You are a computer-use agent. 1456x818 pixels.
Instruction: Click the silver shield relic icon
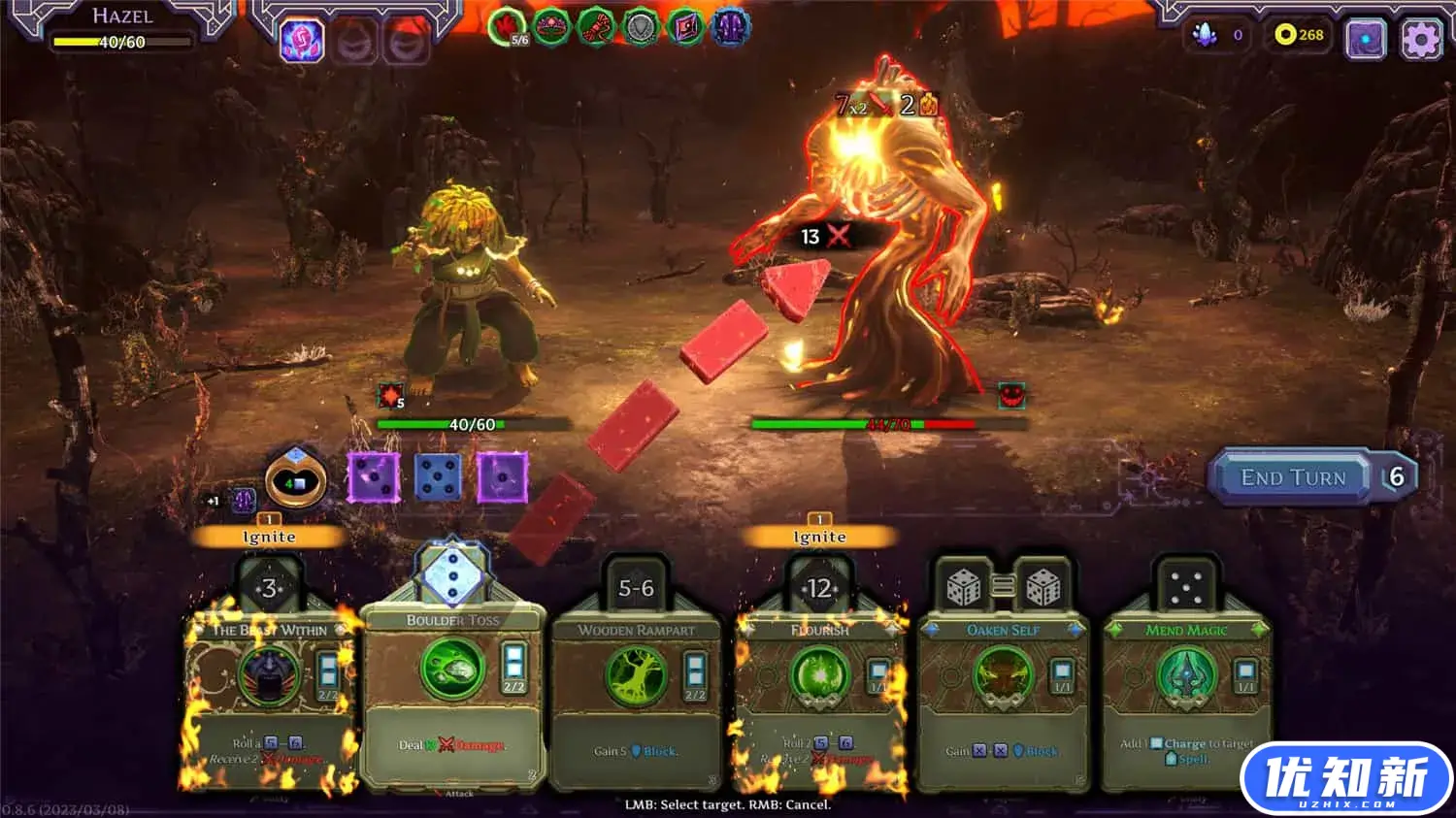[x=638, y=27]
